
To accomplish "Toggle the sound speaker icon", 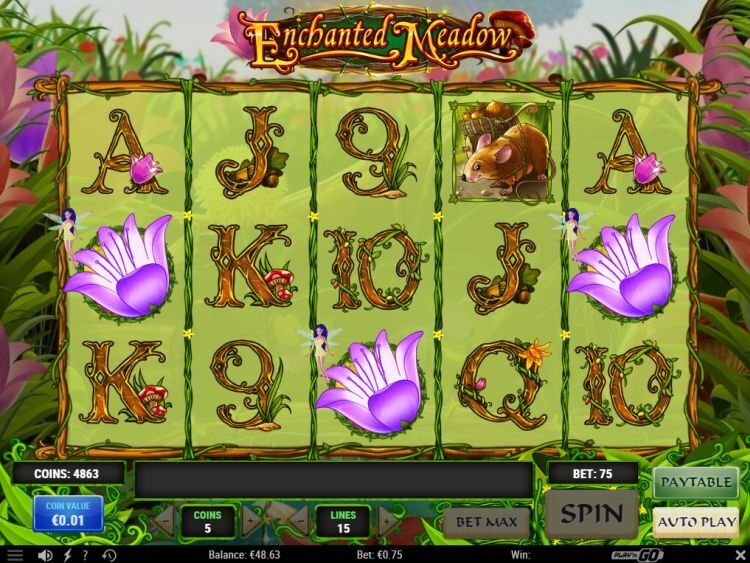I will point(45,554).
